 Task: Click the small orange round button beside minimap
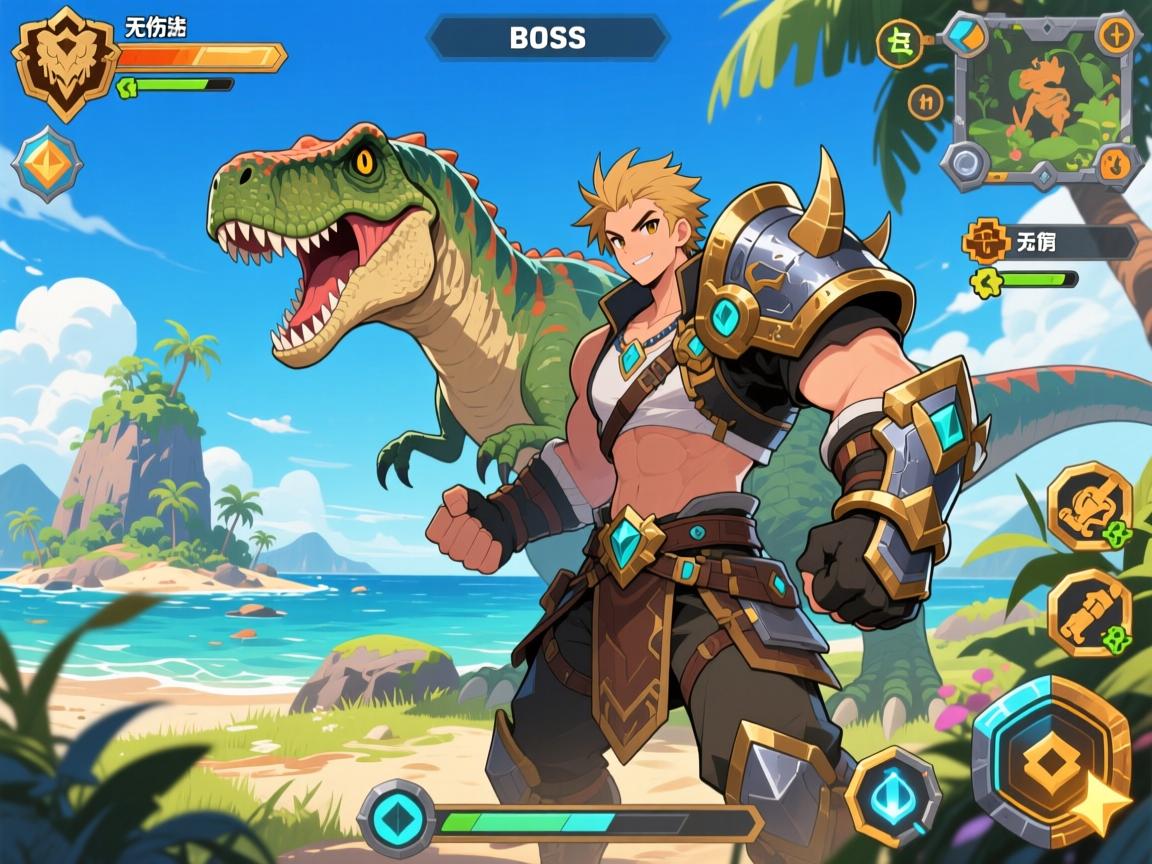(x=926, y=101)
